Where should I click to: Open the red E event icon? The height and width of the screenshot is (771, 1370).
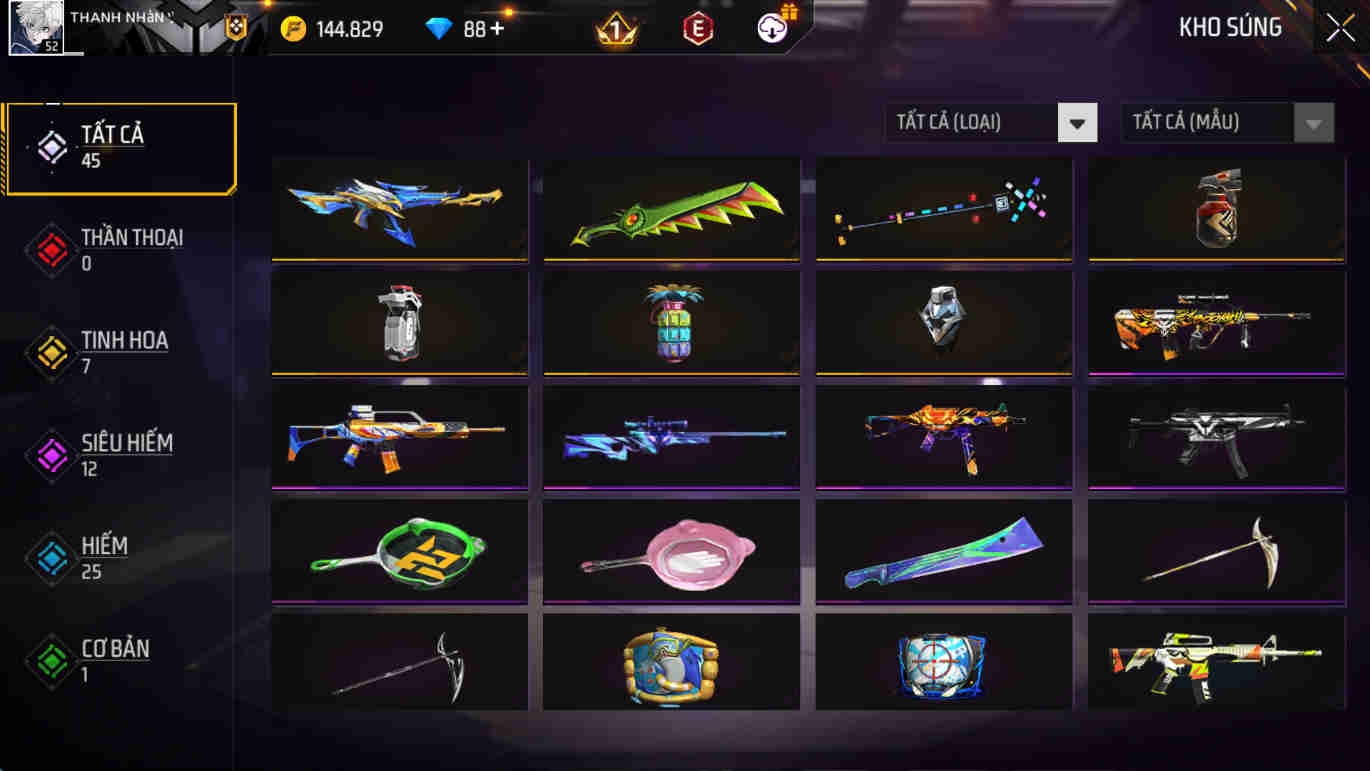tap(697, 29)
